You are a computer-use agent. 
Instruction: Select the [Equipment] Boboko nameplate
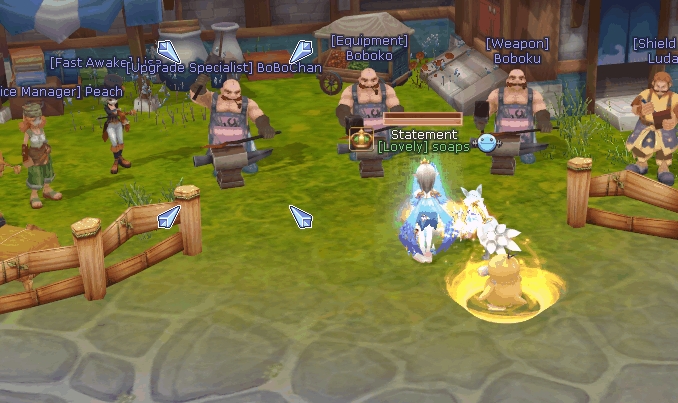369,49
